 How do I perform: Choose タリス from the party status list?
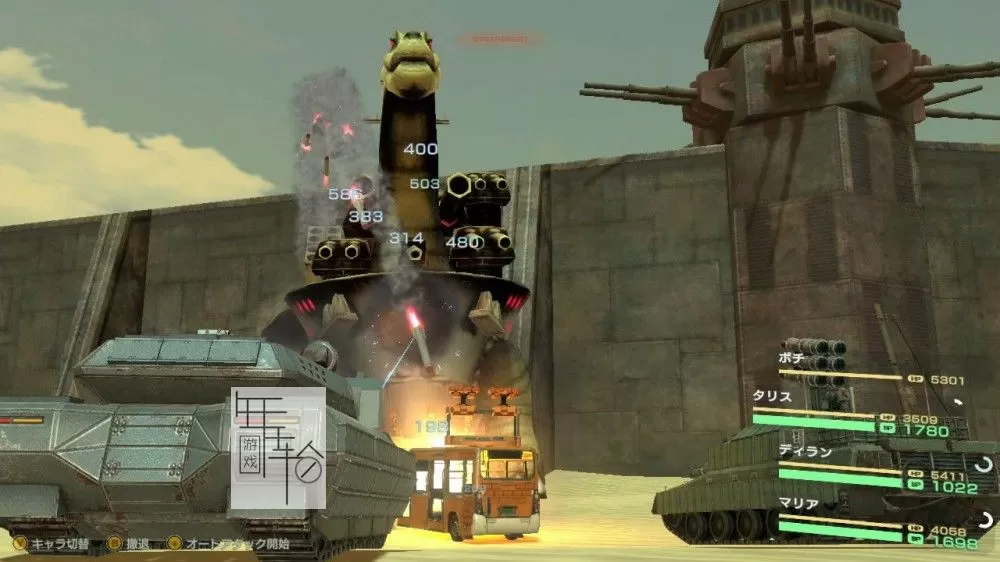click(x=773, y=396)
